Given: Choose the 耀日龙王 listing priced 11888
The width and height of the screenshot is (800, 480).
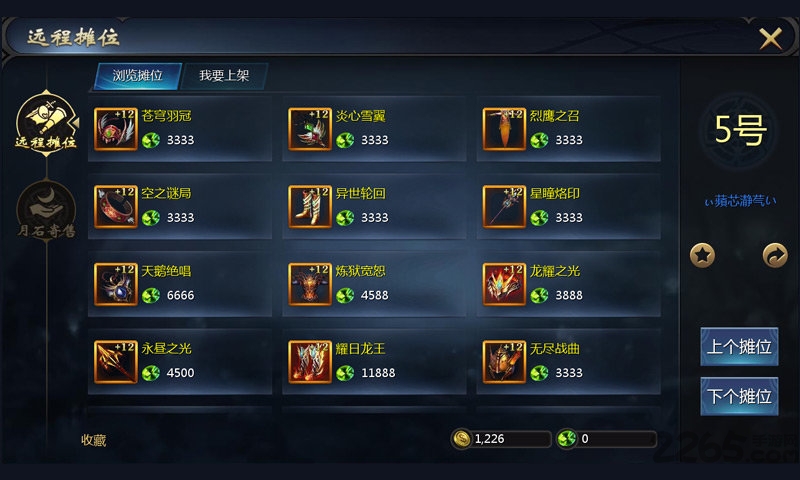Looking at the screenshot, I should pyautogui.click(x=373, y=361).
